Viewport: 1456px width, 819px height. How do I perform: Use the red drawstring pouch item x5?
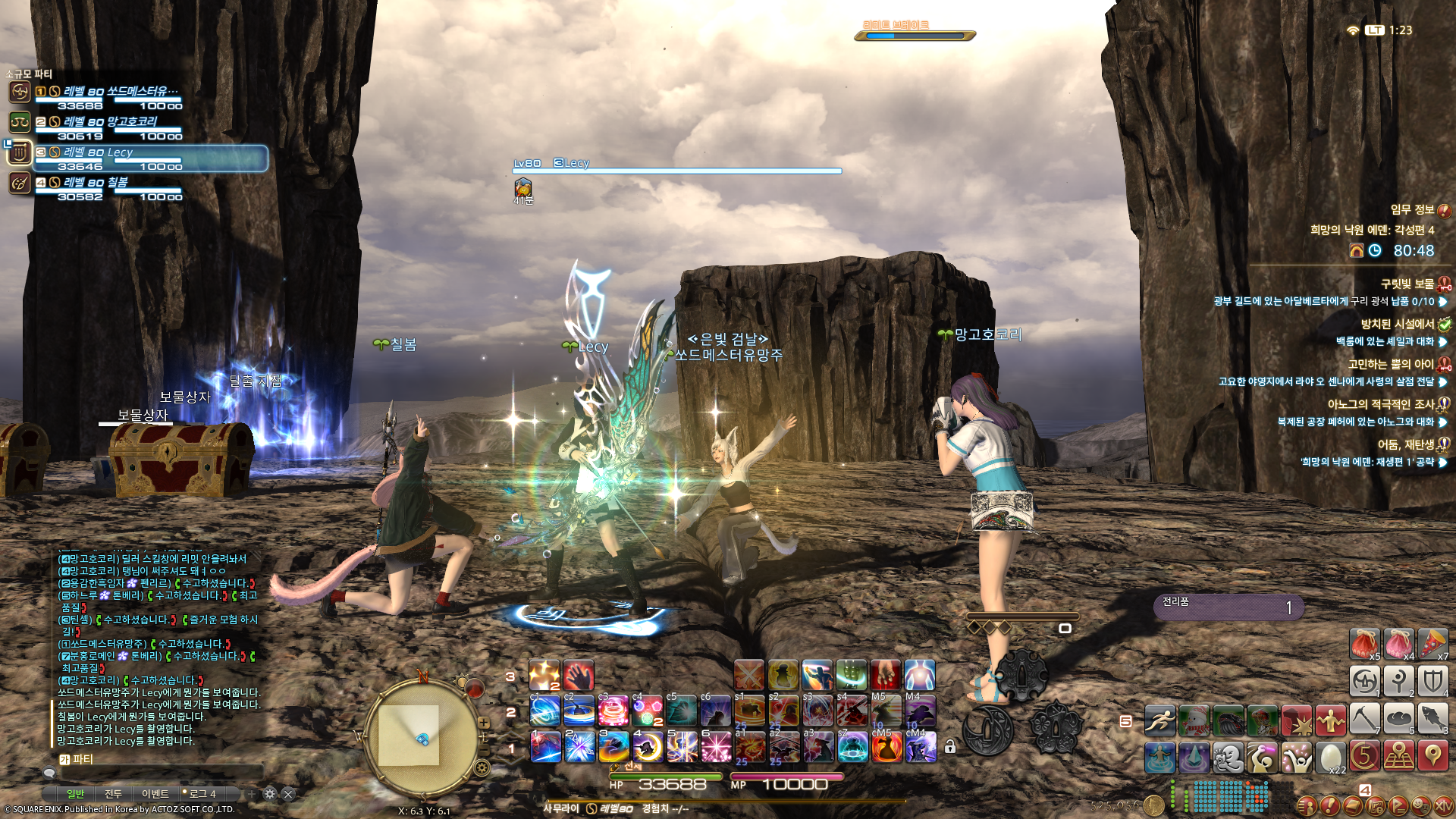pyautogui.click(x=1364, y=645)
